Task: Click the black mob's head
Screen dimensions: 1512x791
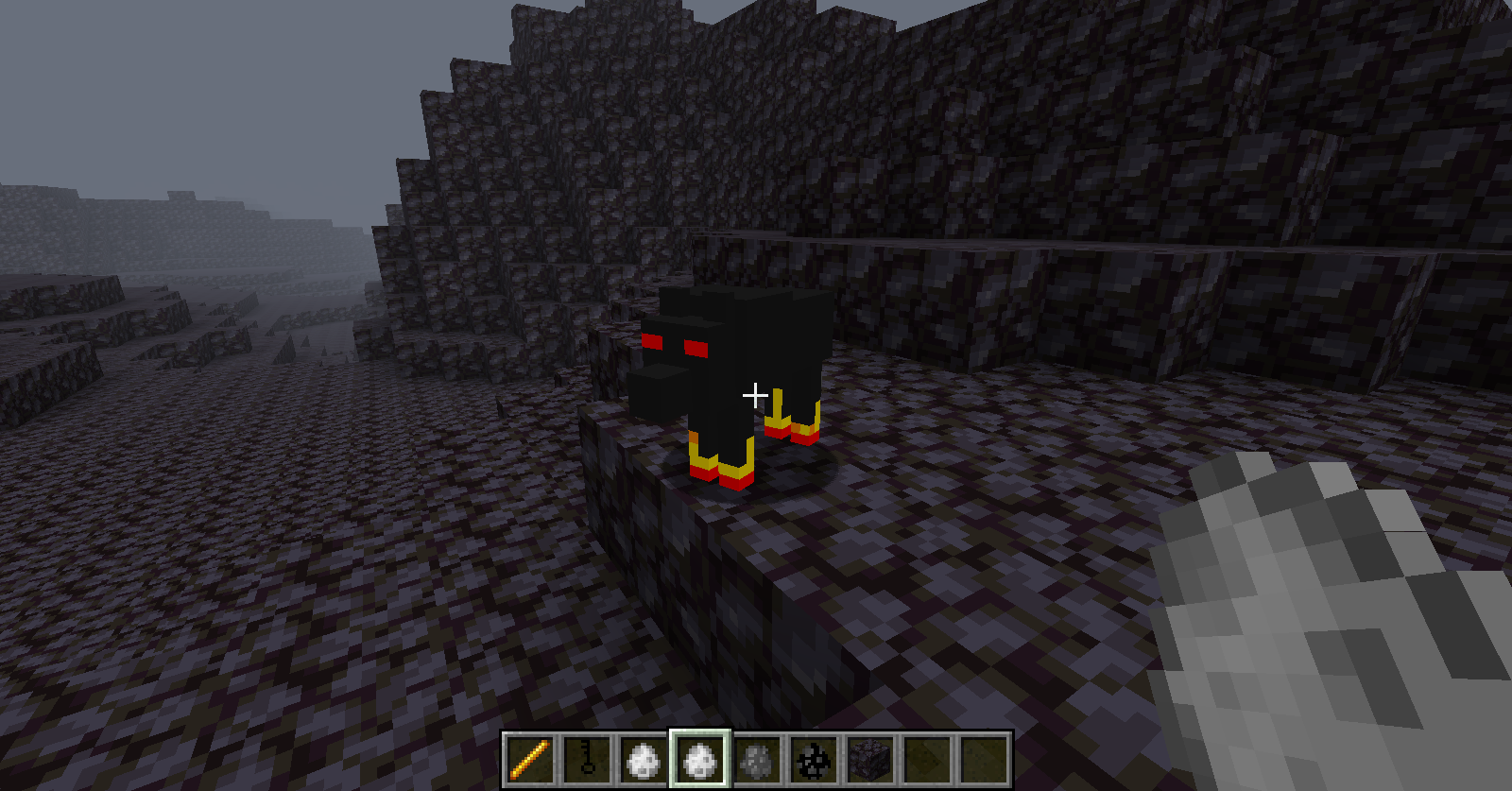Action: [x=671, y=359]
